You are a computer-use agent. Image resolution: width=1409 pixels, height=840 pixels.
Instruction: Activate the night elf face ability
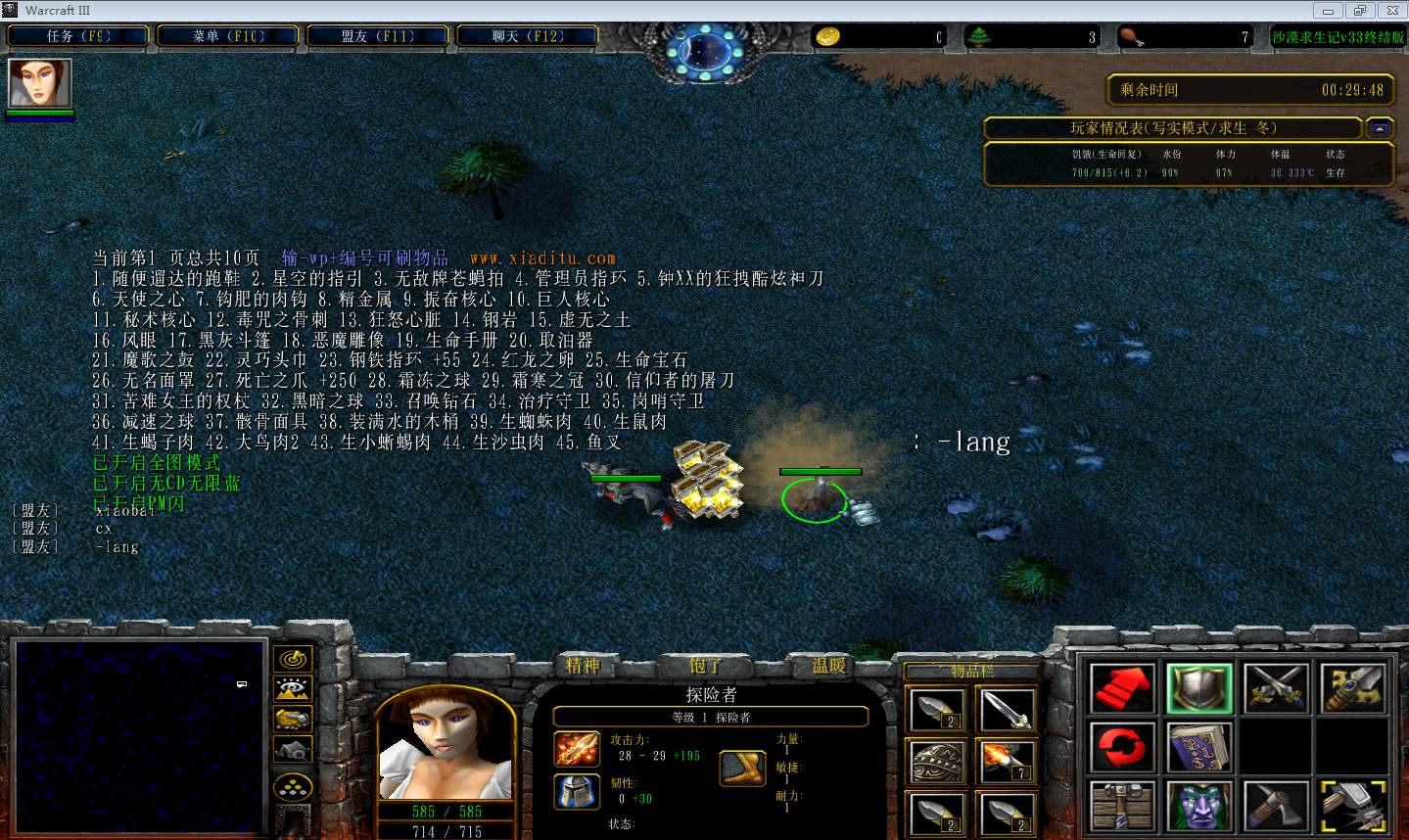[x=1199, y=807]
